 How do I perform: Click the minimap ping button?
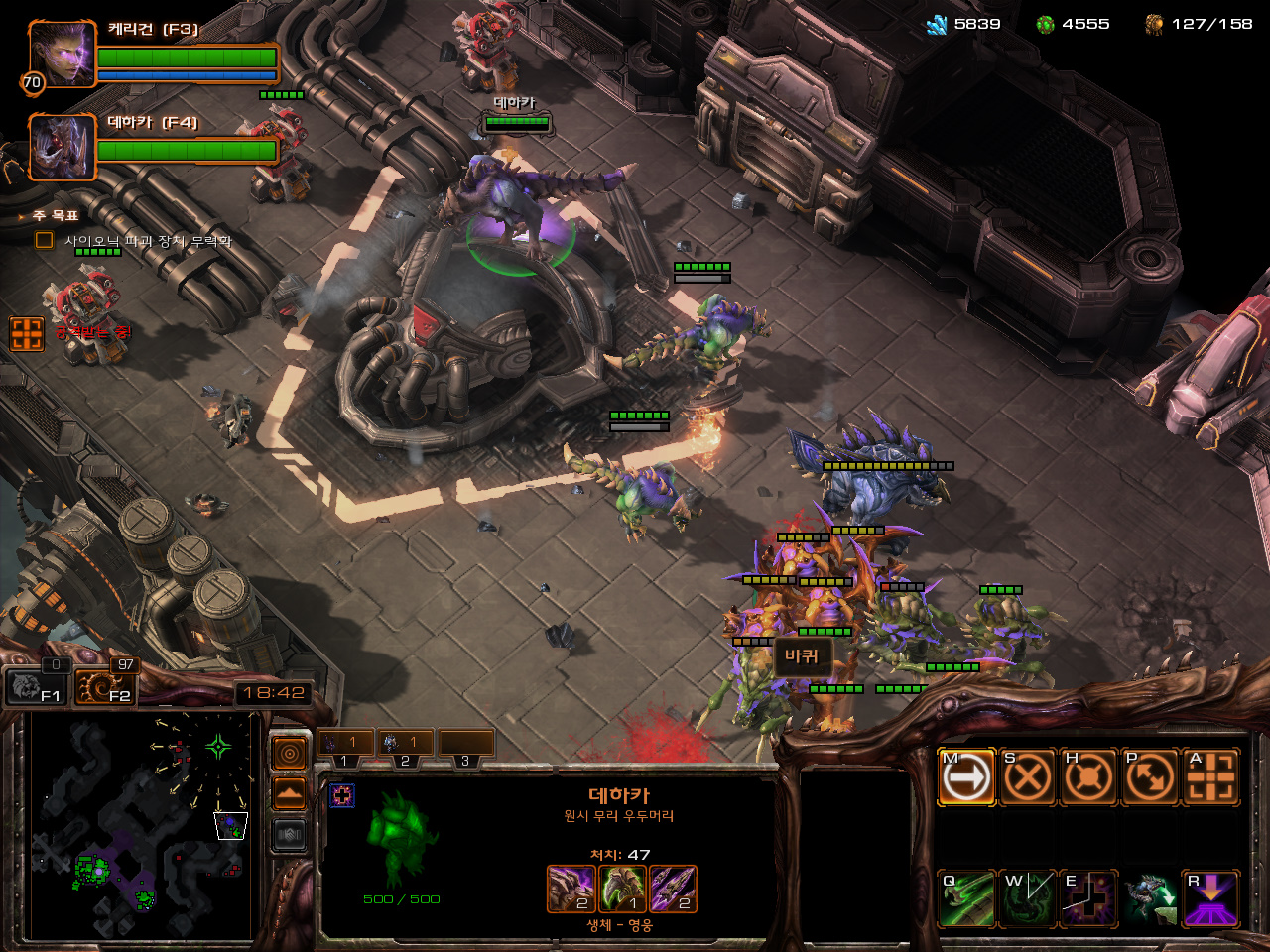point(289,755)
